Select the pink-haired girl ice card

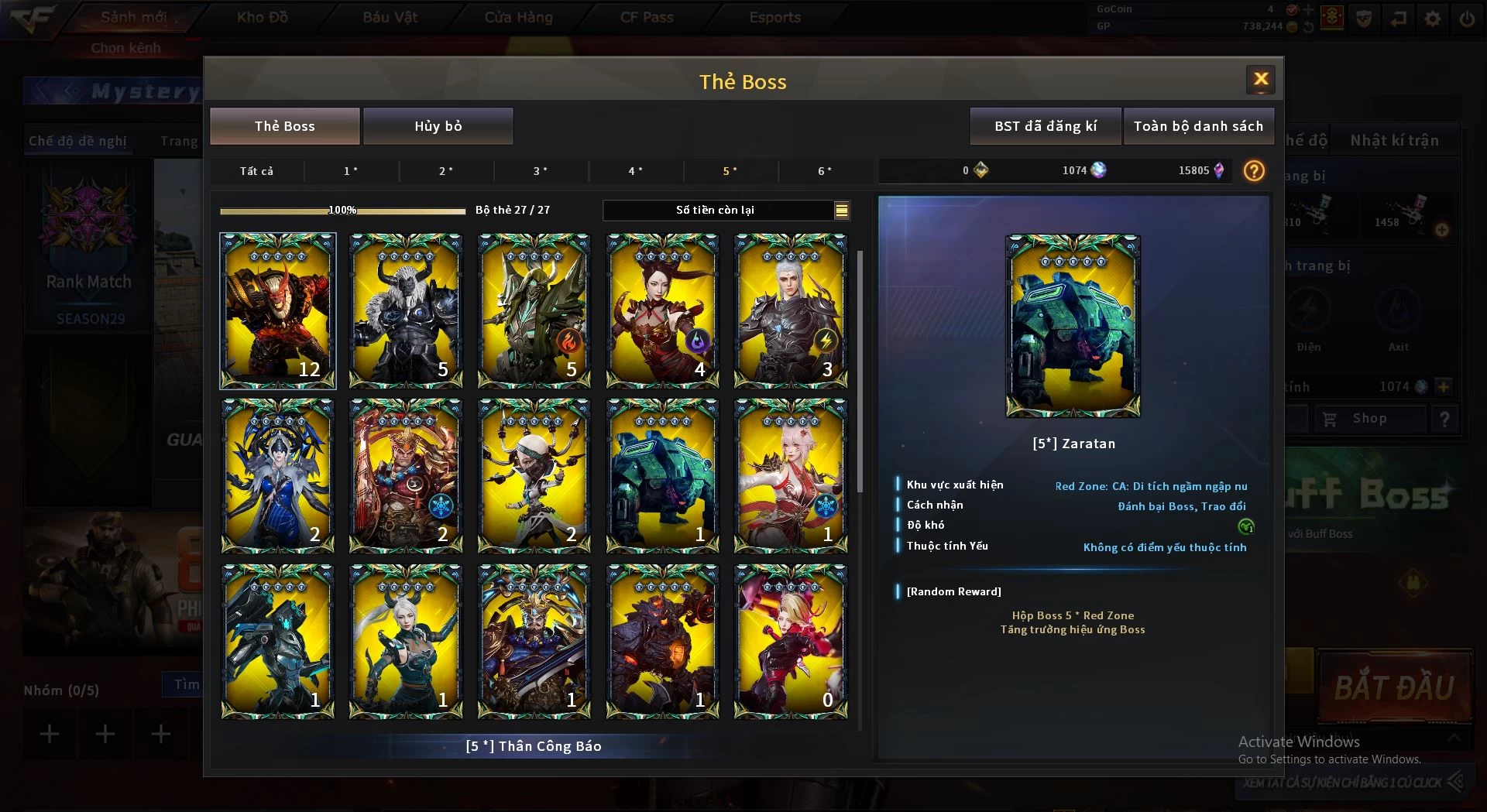[x=790, y=476]
